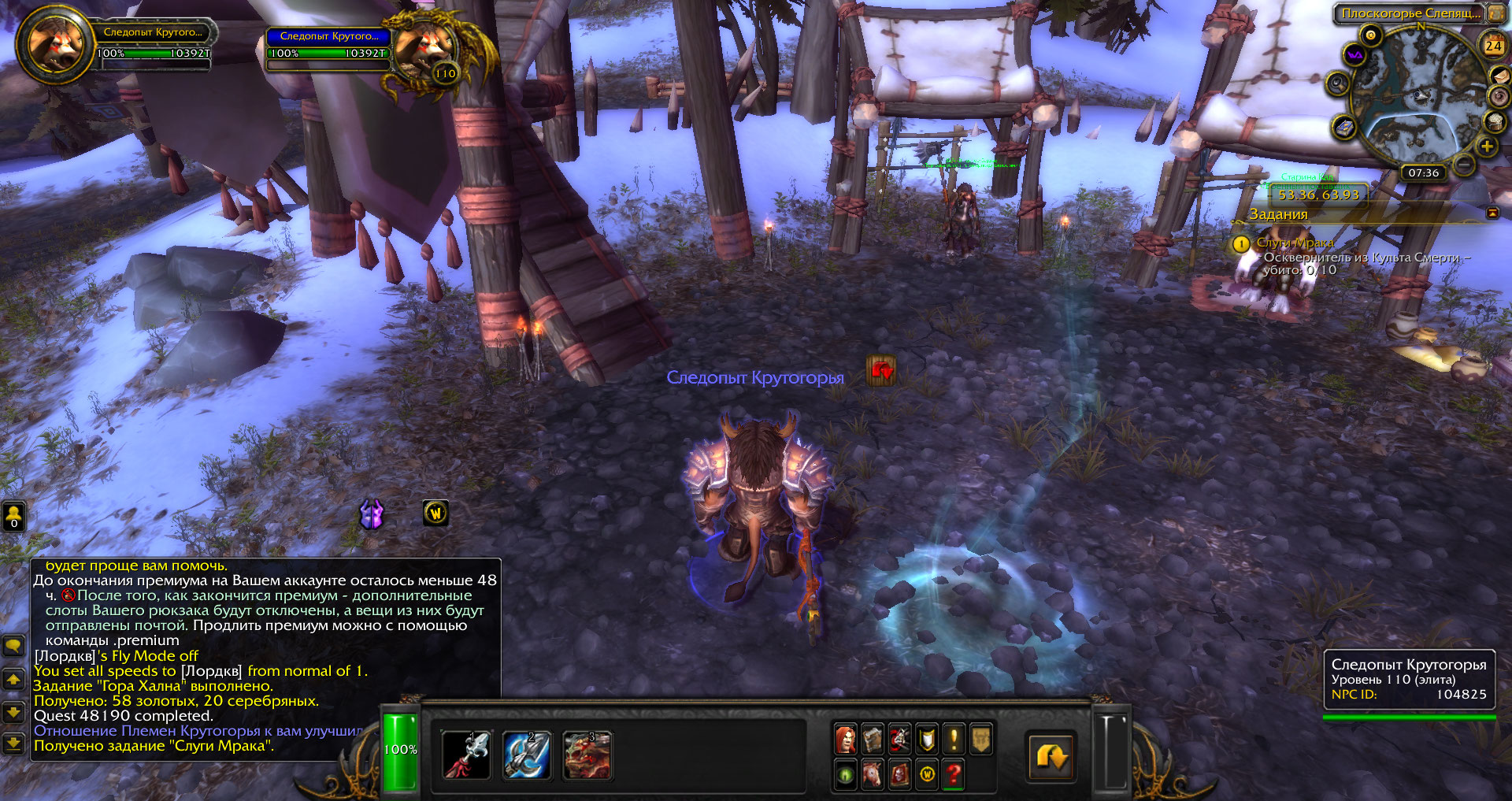Open the chat speech bubble button
The image size is (1512, 801).
click(13, 647)
